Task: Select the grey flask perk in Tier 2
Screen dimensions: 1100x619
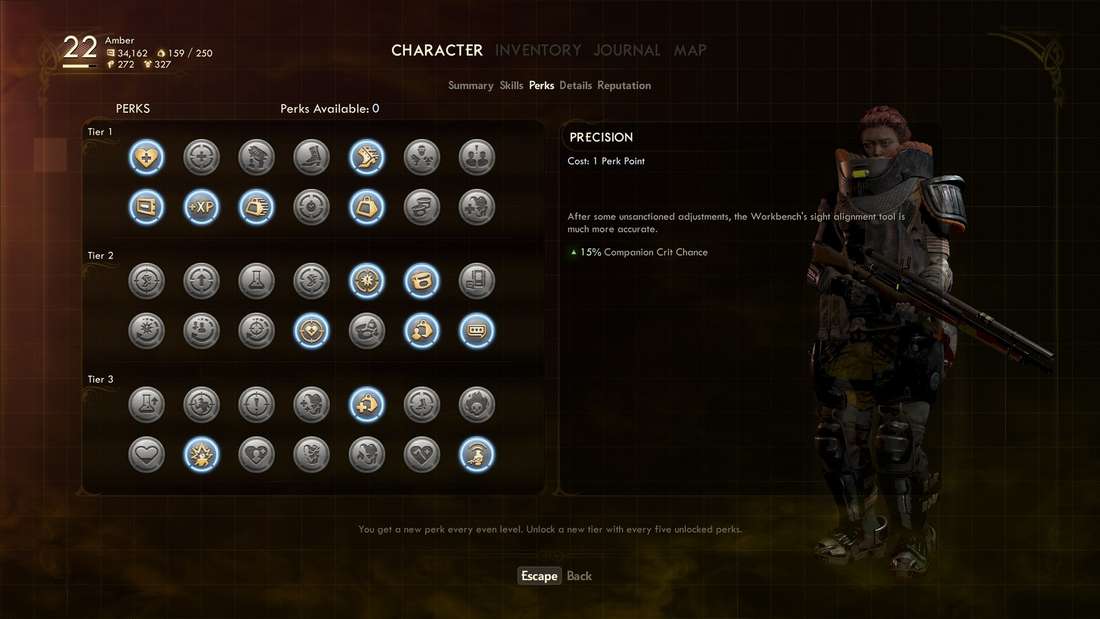Action: pyautogui.click(x=256, y=281)
